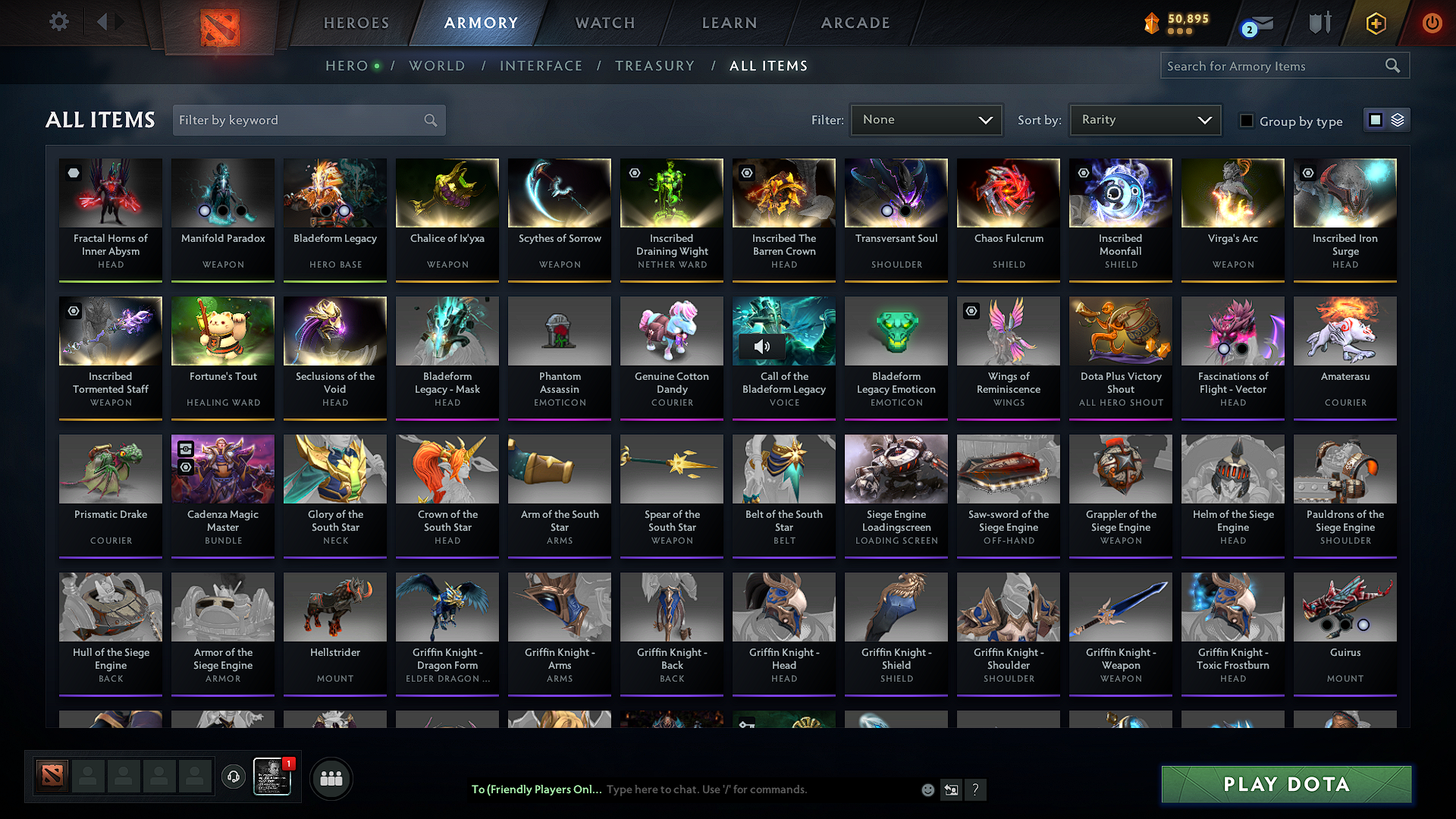Toggle the stacked layers view icon
1456x819 pixels.
point(1396,119)
